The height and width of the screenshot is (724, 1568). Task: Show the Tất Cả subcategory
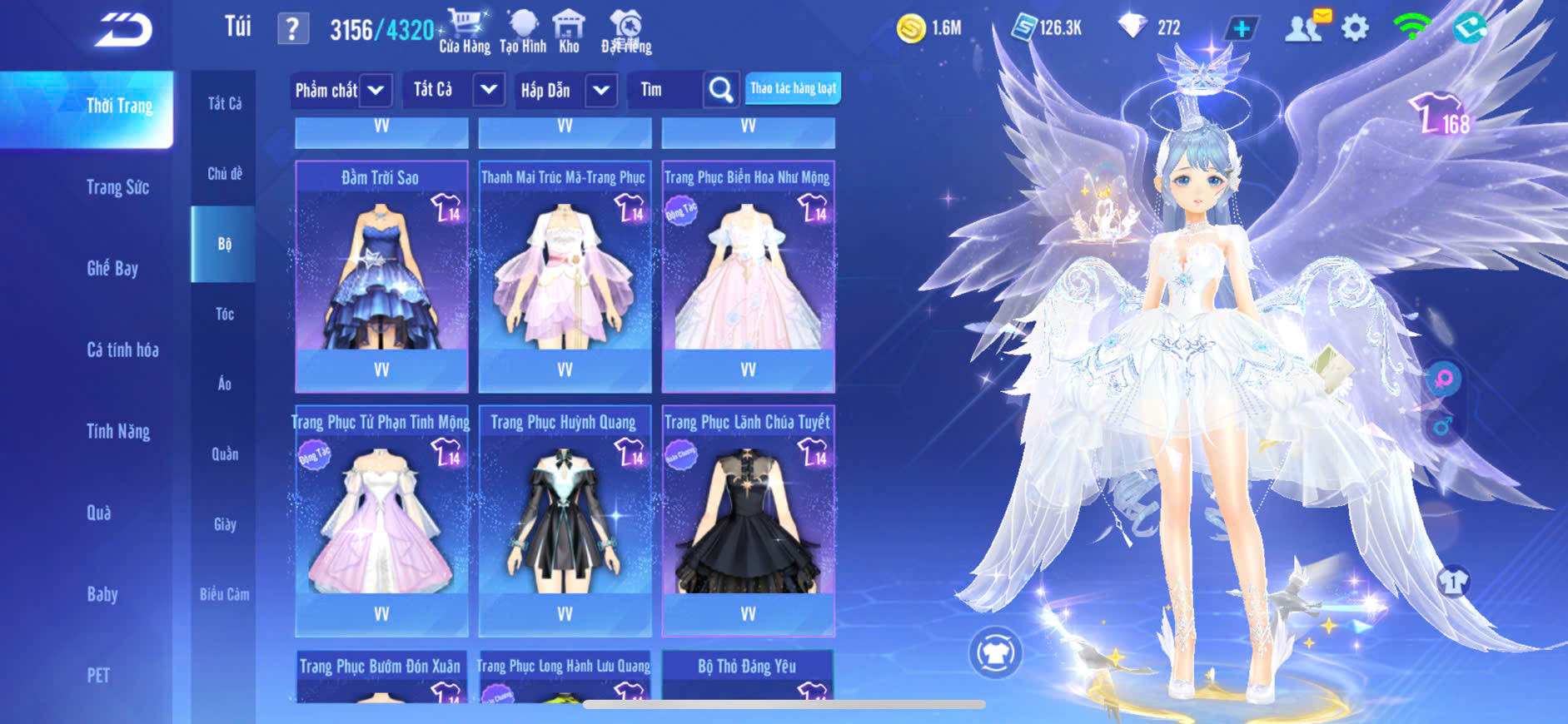point(224,103)
